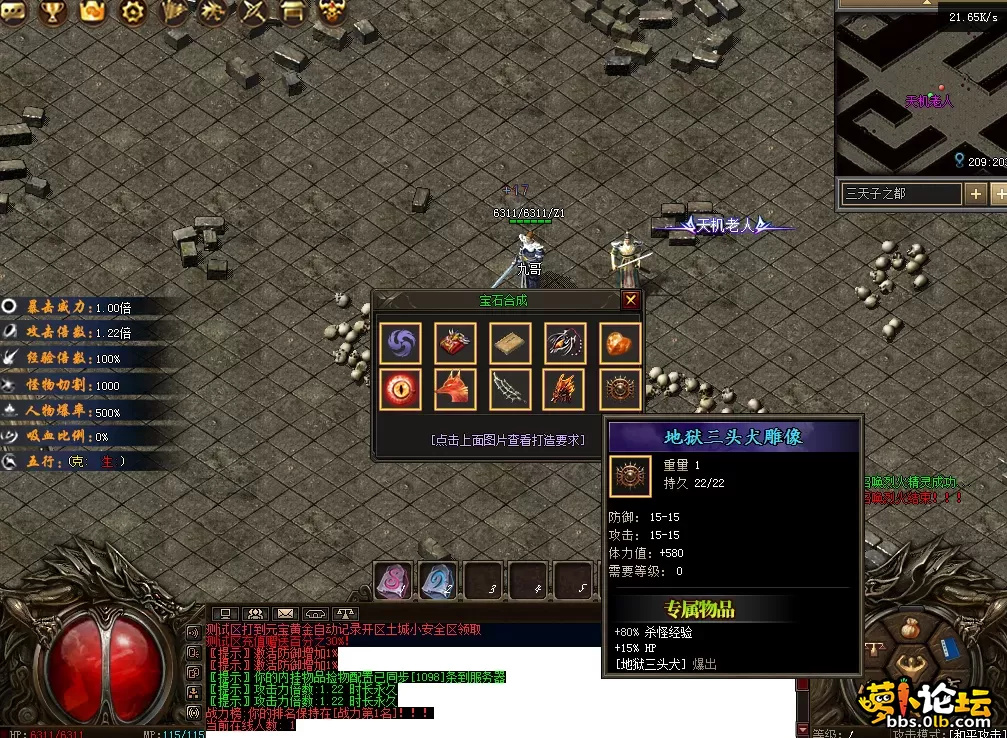
Task: Choose the red fox head recipe
Action: pos(455,389)
